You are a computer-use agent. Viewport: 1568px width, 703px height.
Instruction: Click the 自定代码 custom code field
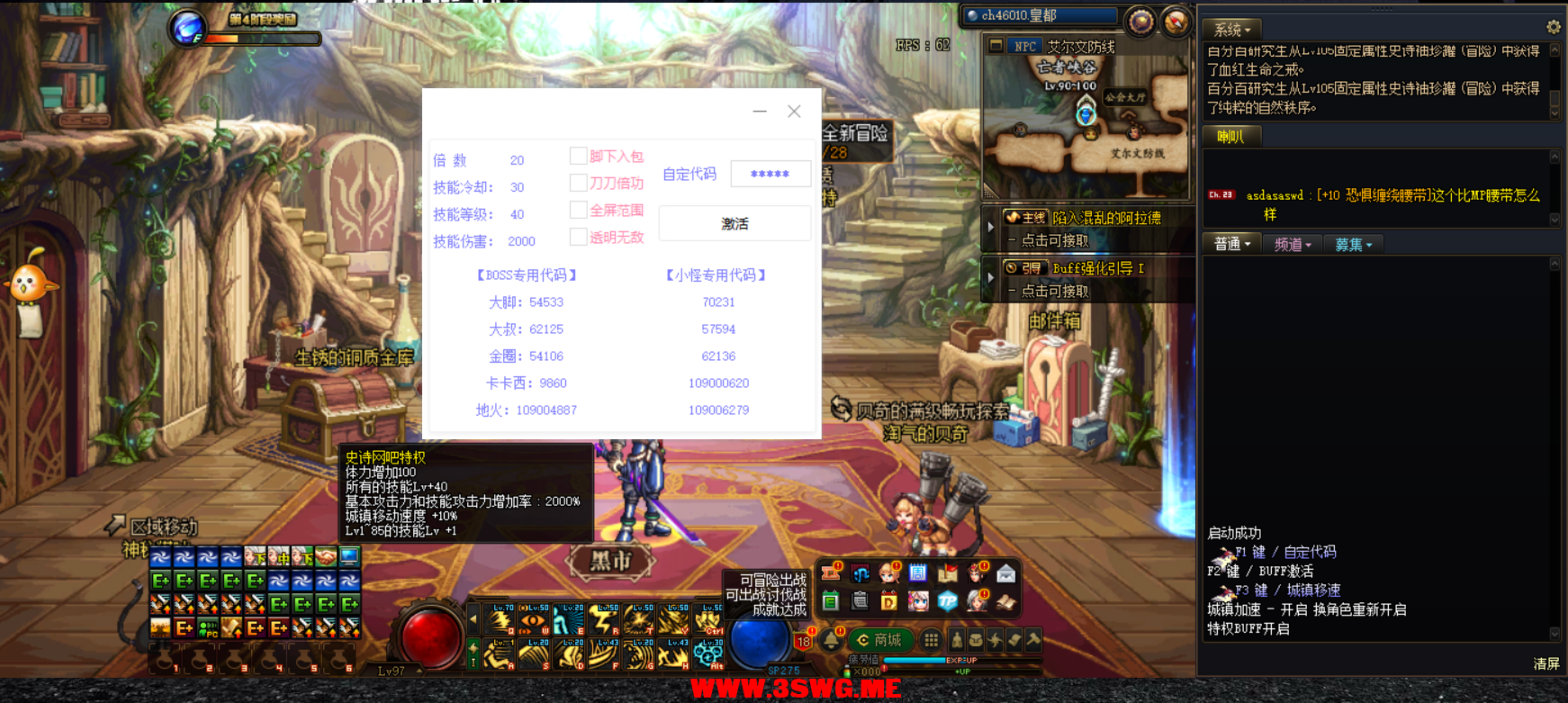click(770, 174)
